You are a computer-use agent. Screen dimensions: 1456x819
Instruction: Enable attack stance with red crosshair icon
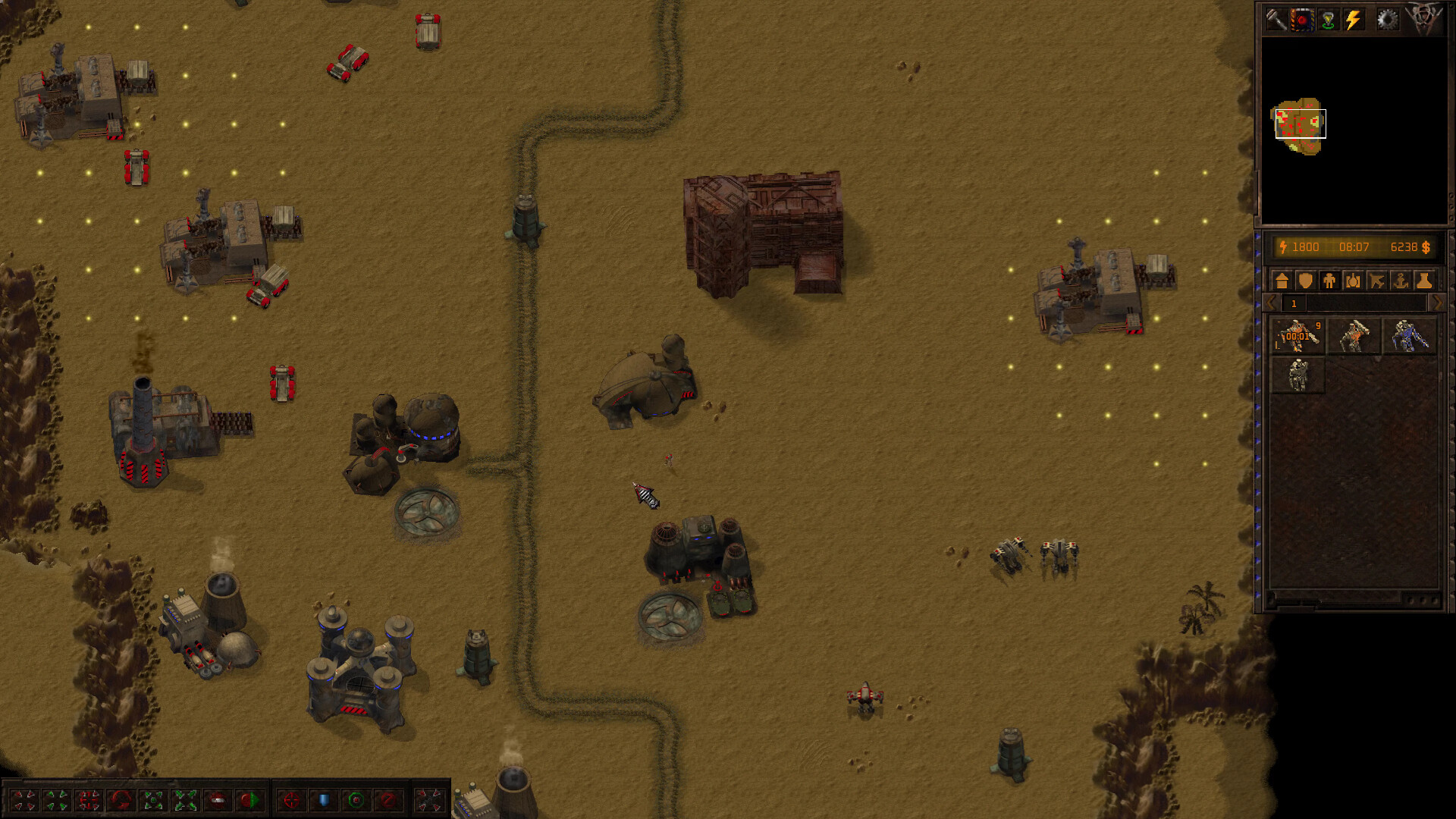point(292,799)
